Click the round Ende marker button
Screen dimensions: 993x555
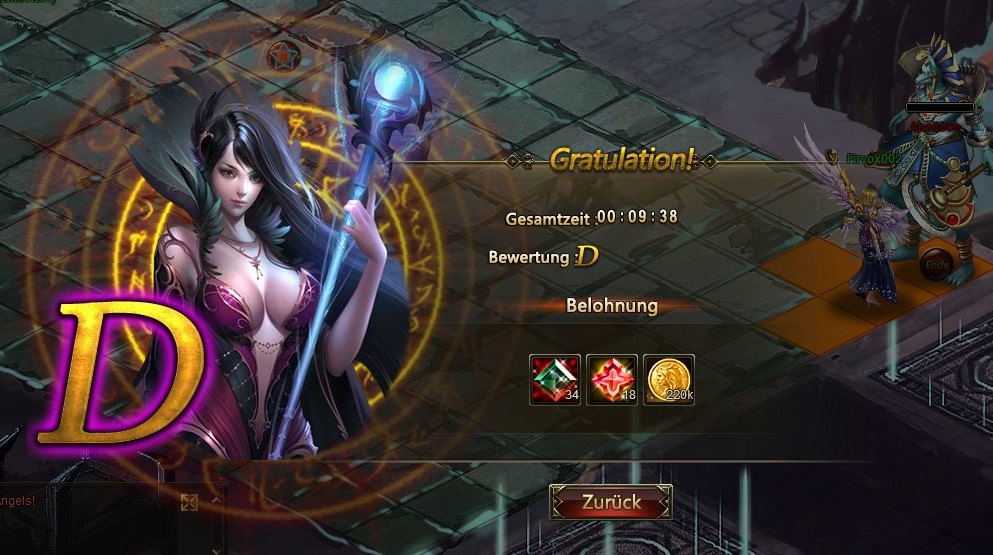937,264
